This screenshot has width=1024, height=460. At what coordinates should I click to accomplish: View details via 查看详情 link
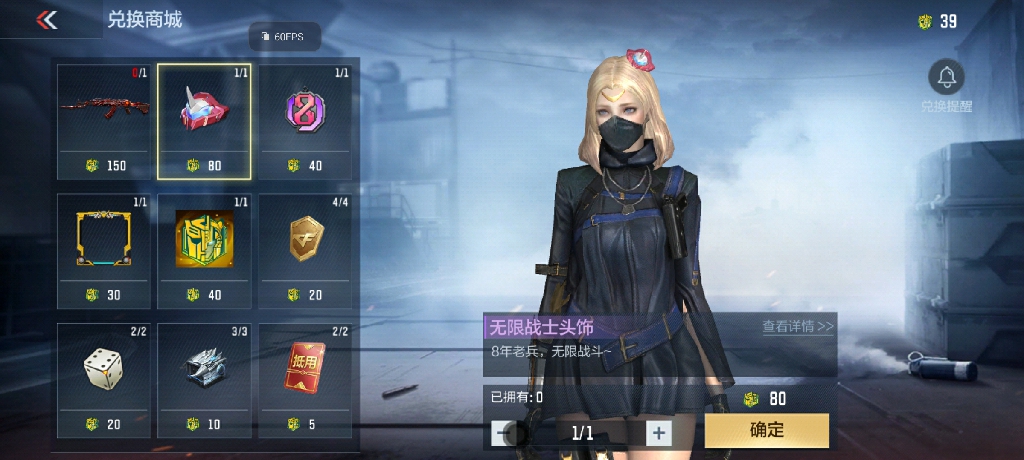coord(797,326)
